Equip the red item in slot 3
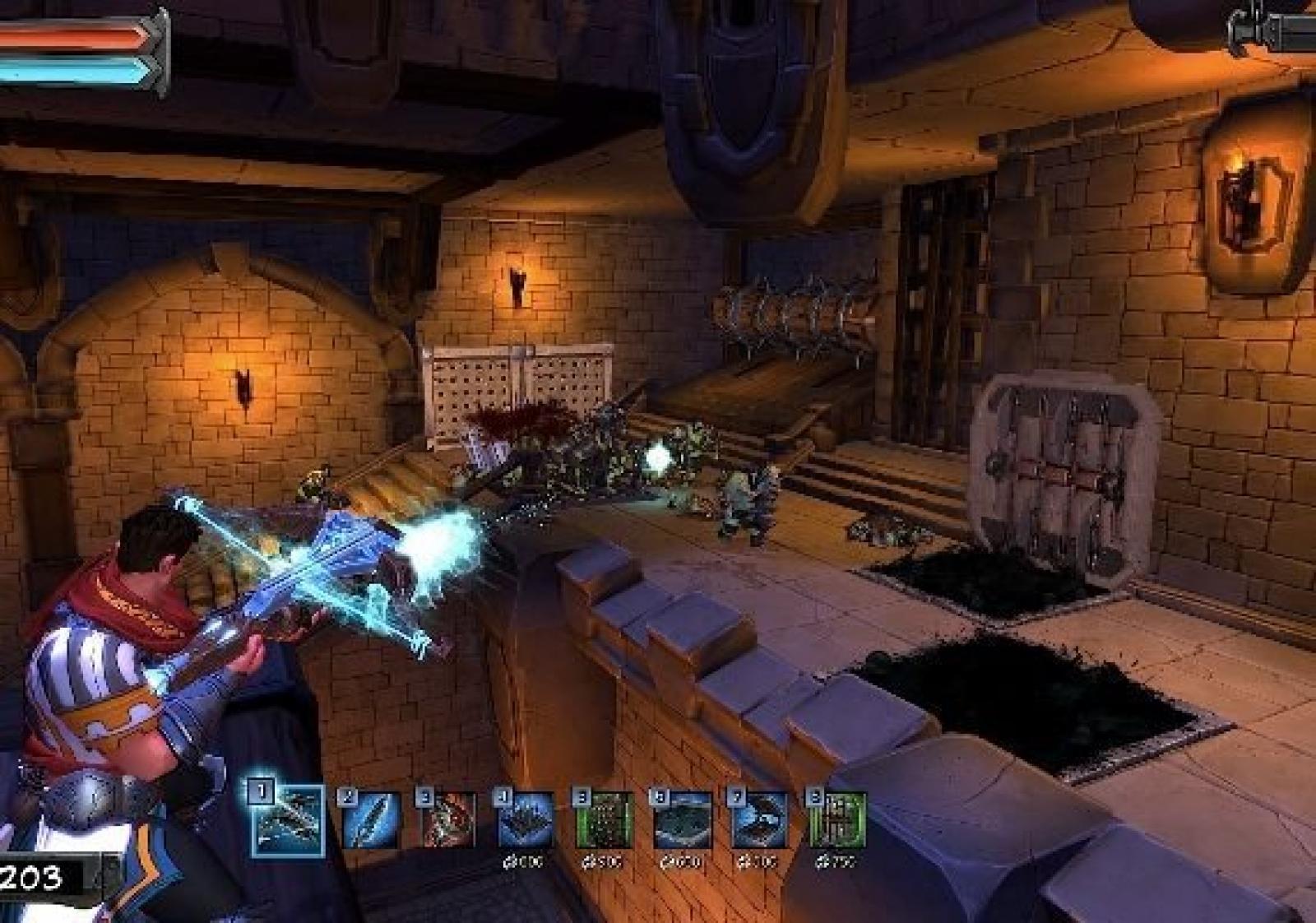Image resolution: width=1316 pixels, height=923 pixels. [x=447, y=820]
